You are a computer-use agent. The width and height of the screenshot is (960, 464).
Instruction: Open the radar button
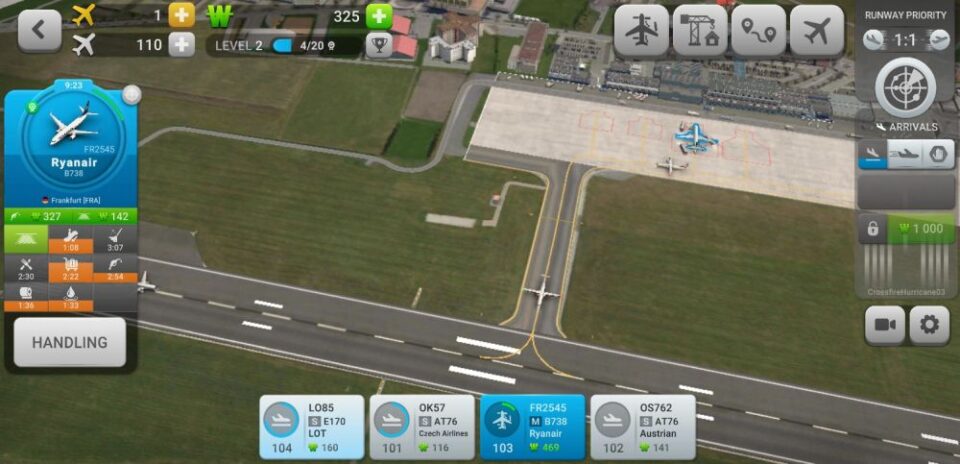click(905, 86)
